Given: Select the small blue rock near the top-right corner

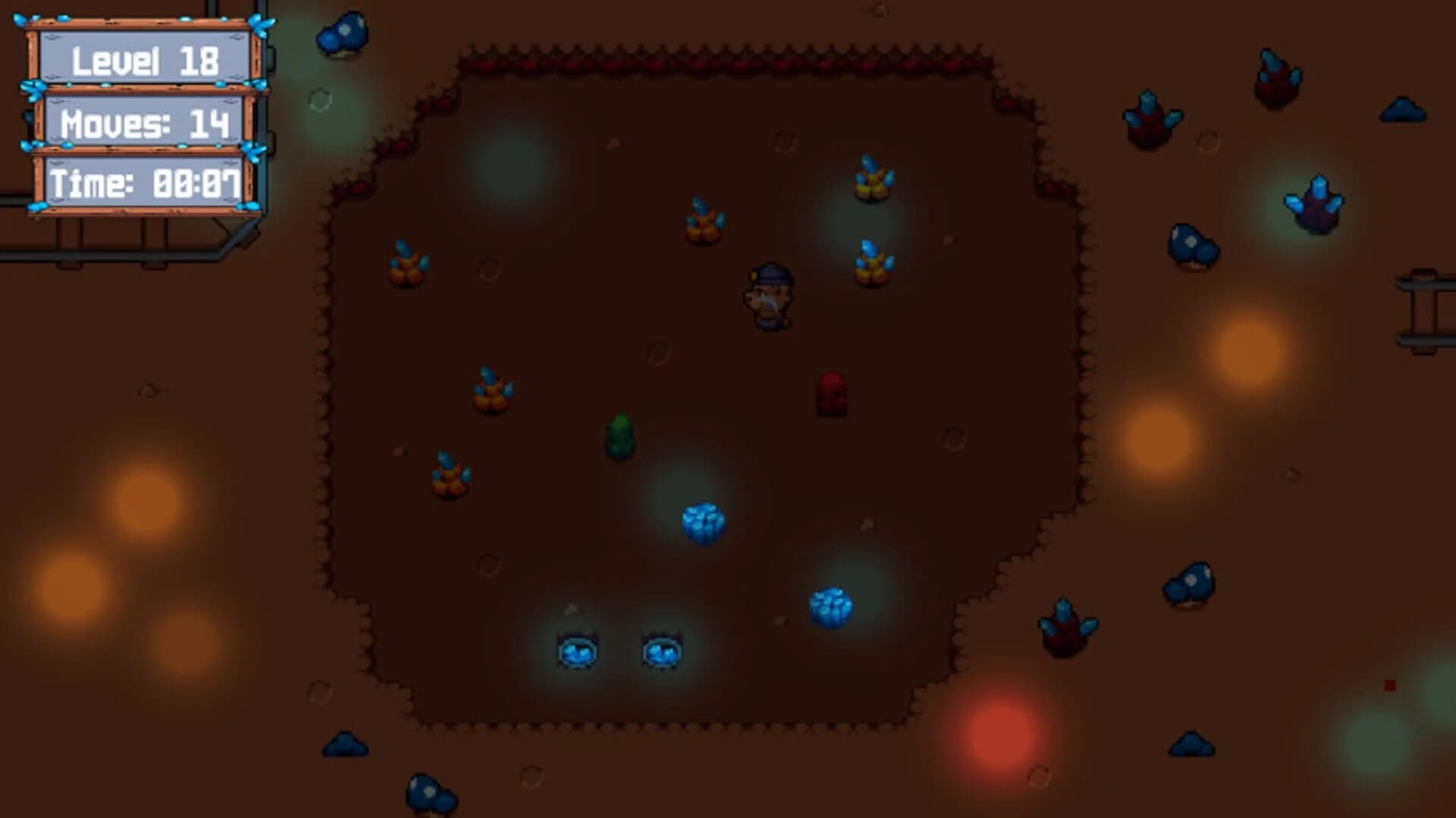Looking at the screenshot, I should tap(1403, 110).
